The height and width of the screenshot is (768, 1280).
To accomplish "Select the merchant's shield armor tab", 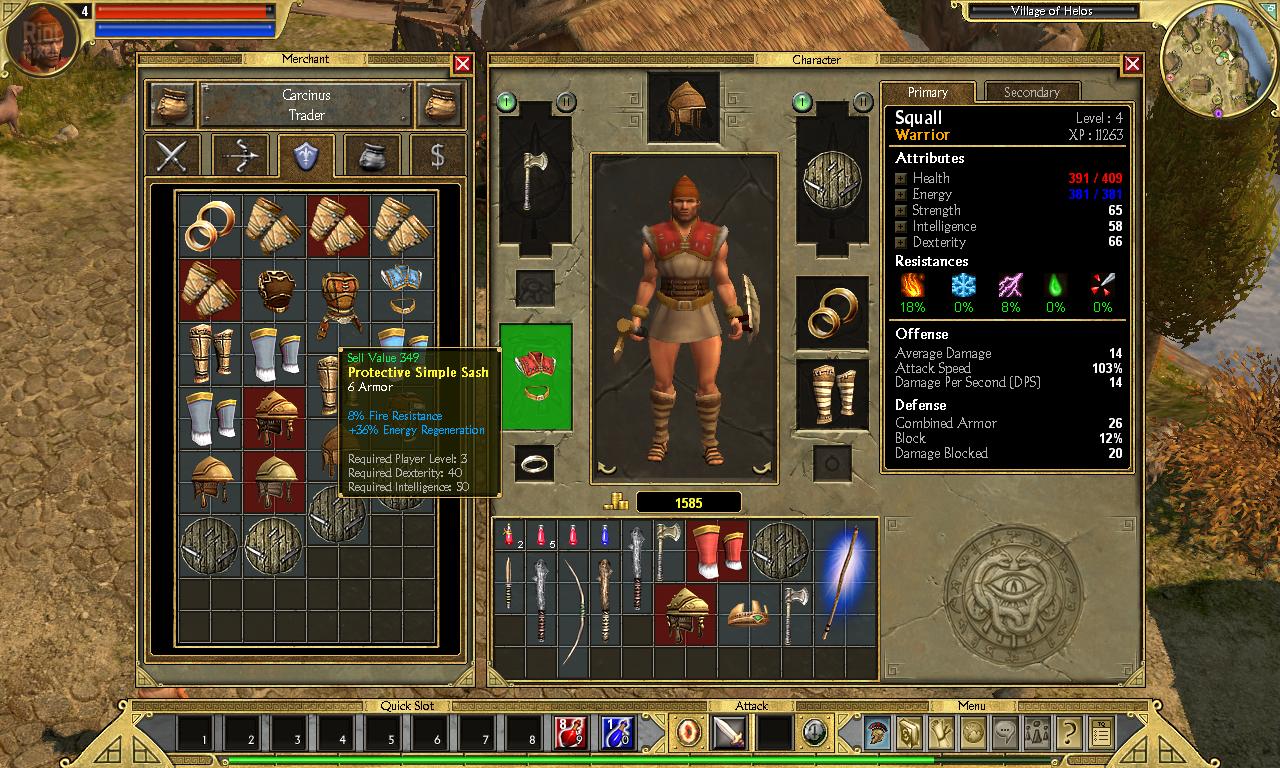I will [x=306, y=156].
